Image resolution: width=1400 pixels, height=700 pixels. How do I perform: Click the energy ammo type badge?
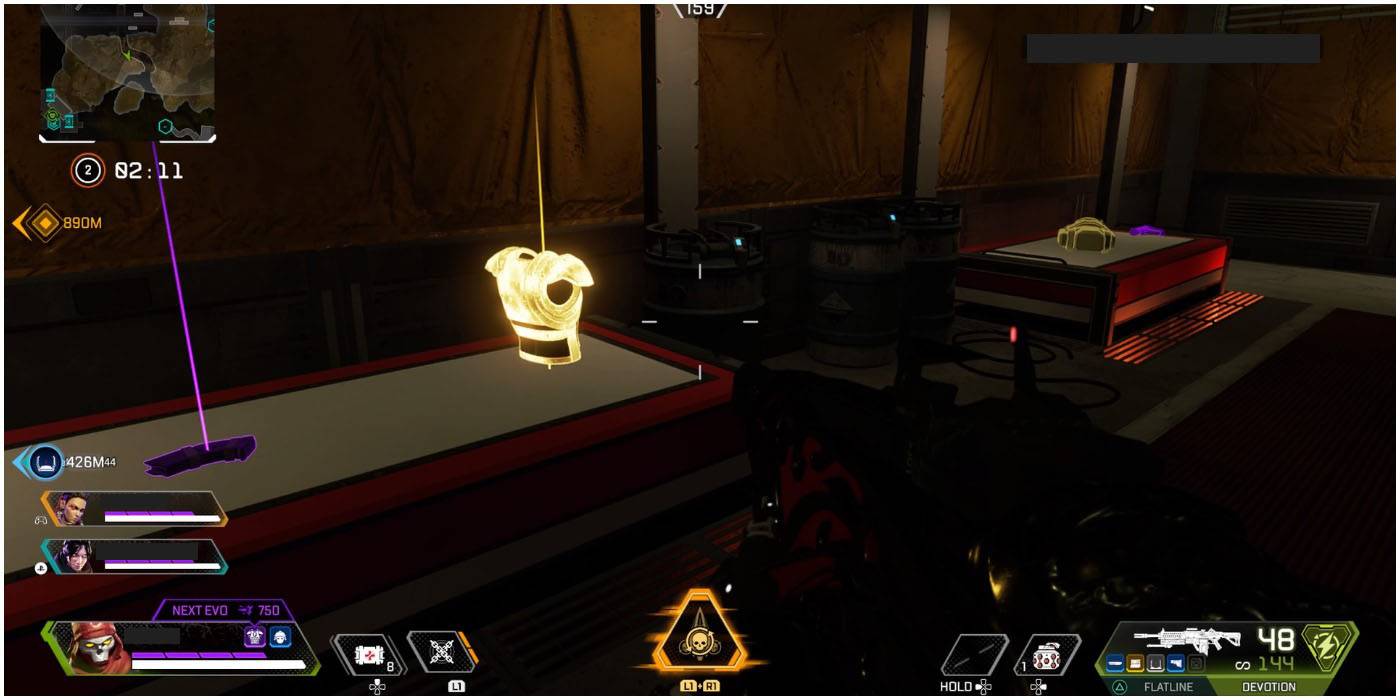(1328, 647)
